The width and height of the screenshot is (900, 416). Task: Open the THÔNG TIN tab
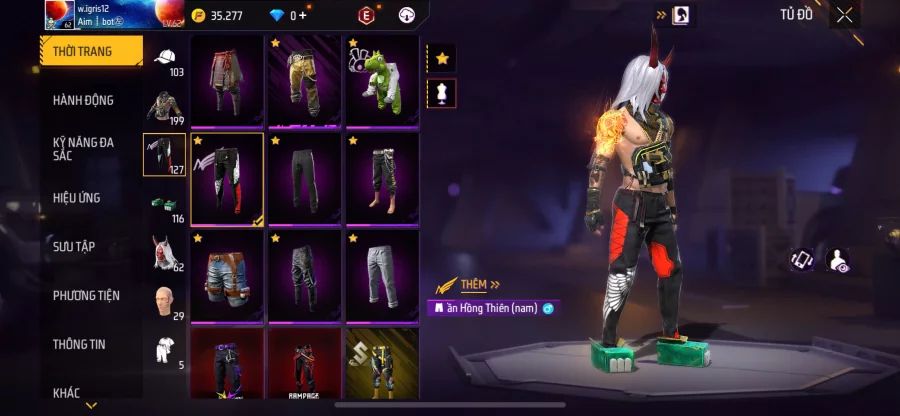[x=79, y=344]
